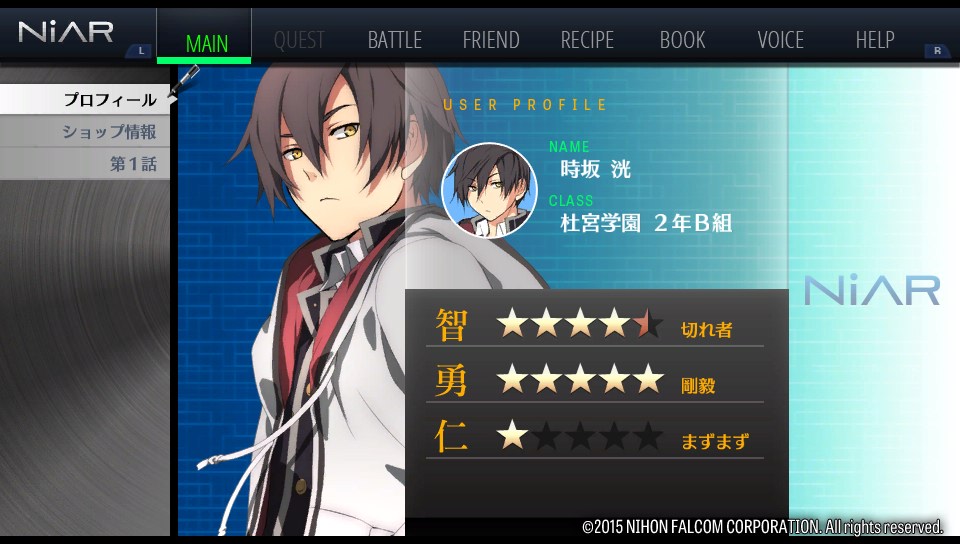Switch to the BATTLE tab
The image size is (960, 544).
[394, 41]
